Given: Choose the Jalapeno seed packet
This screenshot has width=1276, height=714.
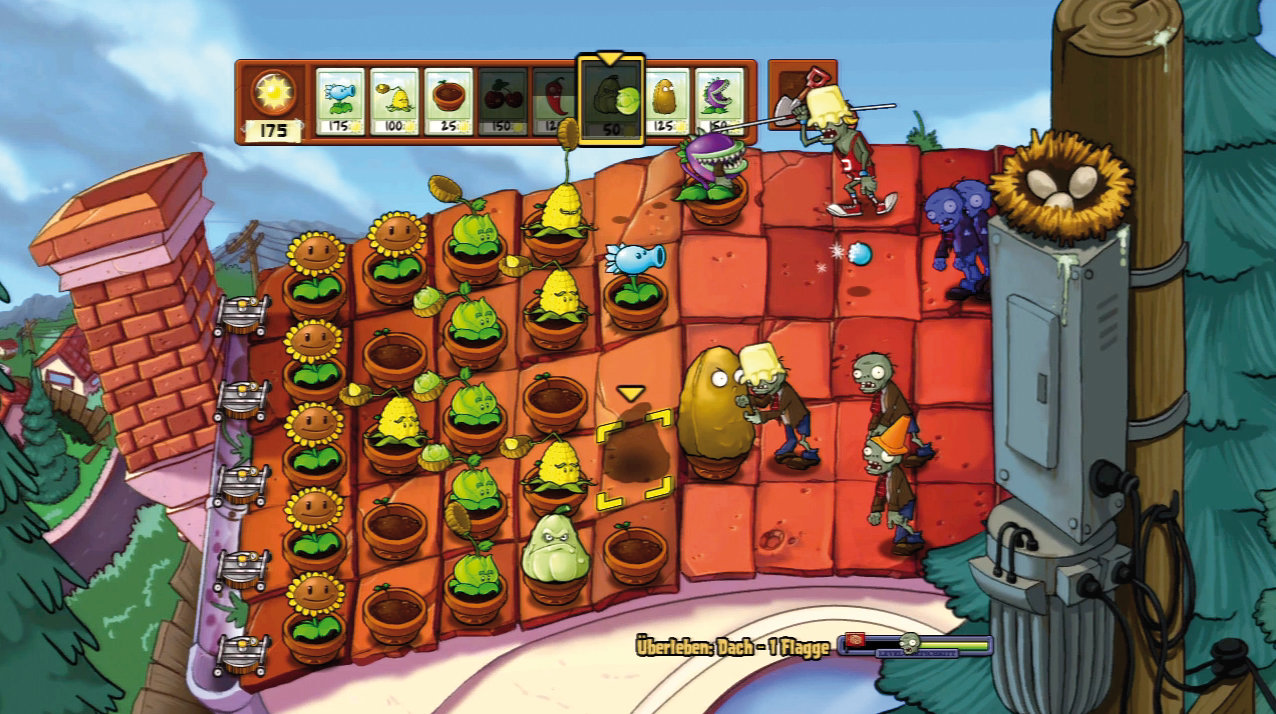Looking at the screenshot, I should point(553,101).
